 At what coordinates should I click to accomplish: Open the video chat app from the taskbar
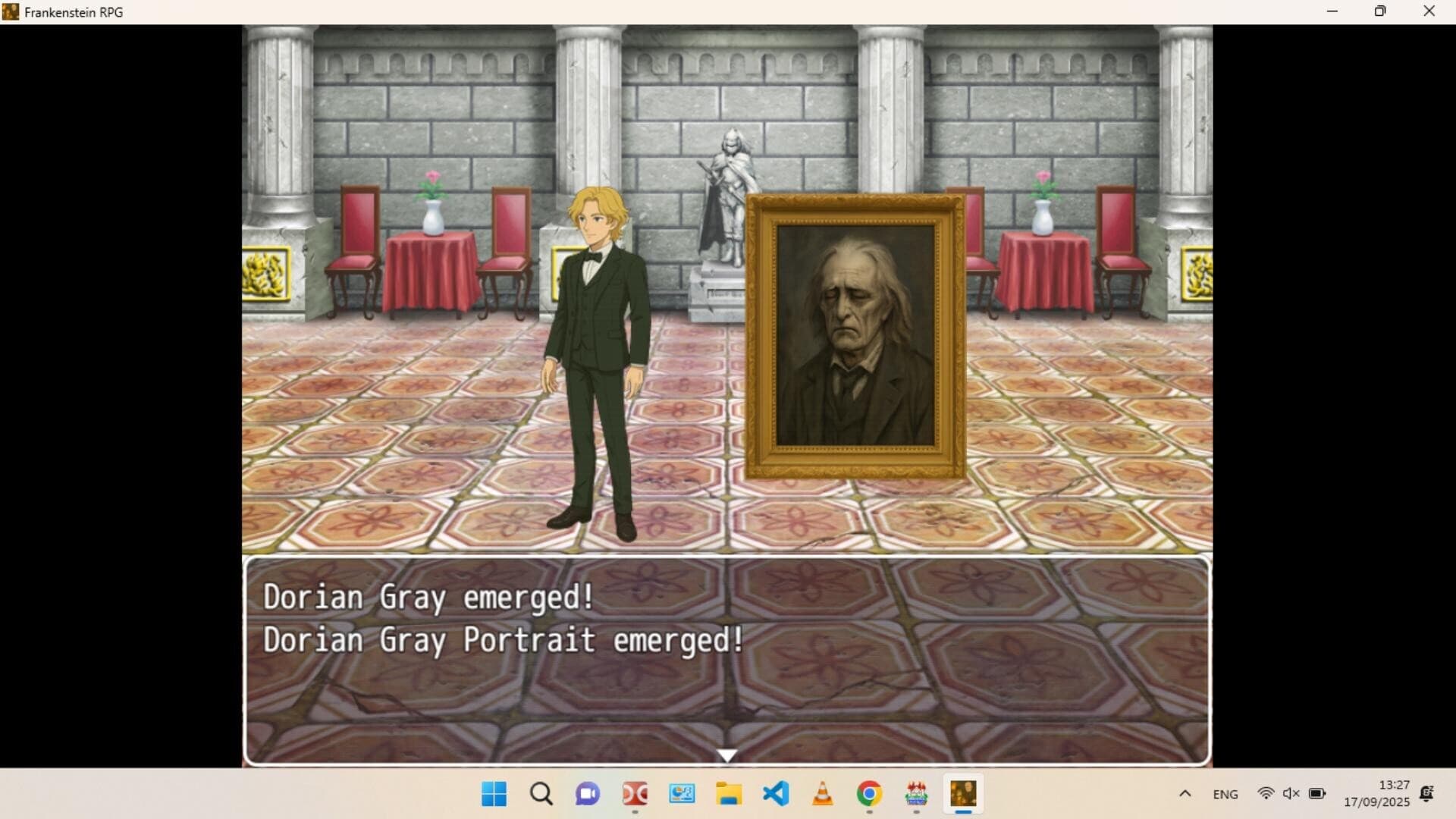pyautogui.click(x=588, y=794)
